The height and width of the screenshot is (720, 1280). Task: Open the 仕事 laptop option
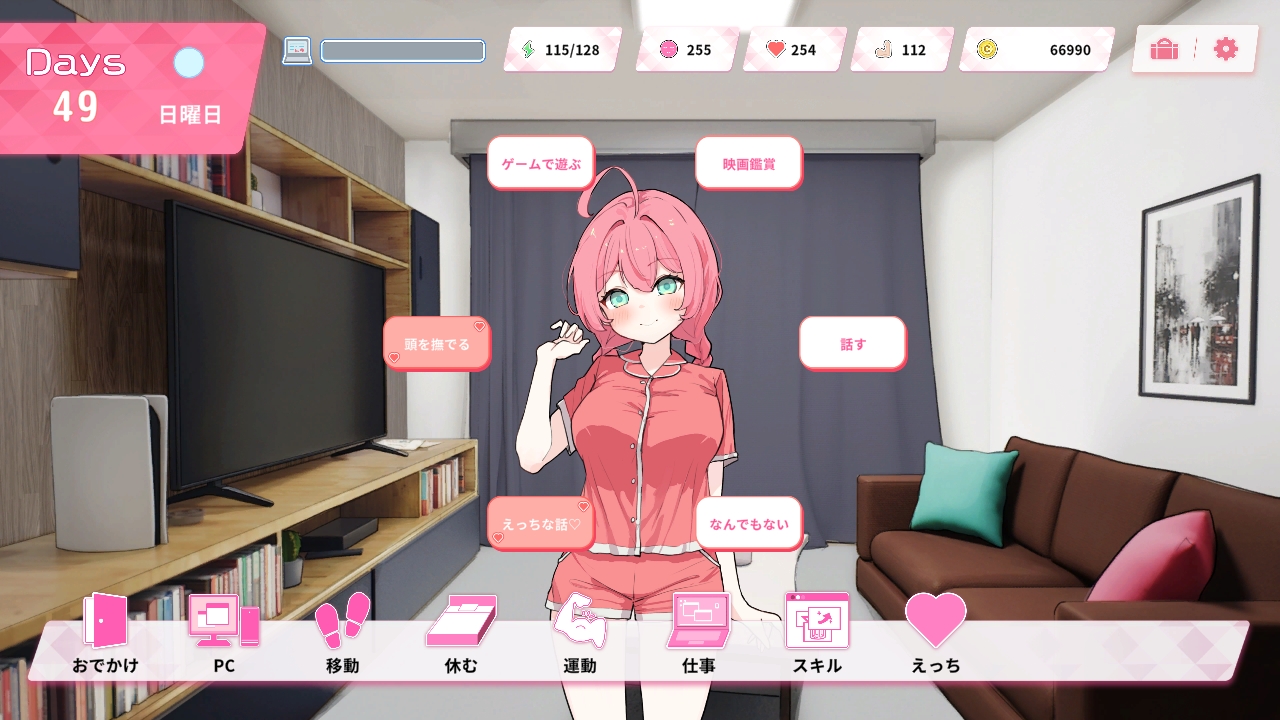pyautogui.click(x=699, y=632)
